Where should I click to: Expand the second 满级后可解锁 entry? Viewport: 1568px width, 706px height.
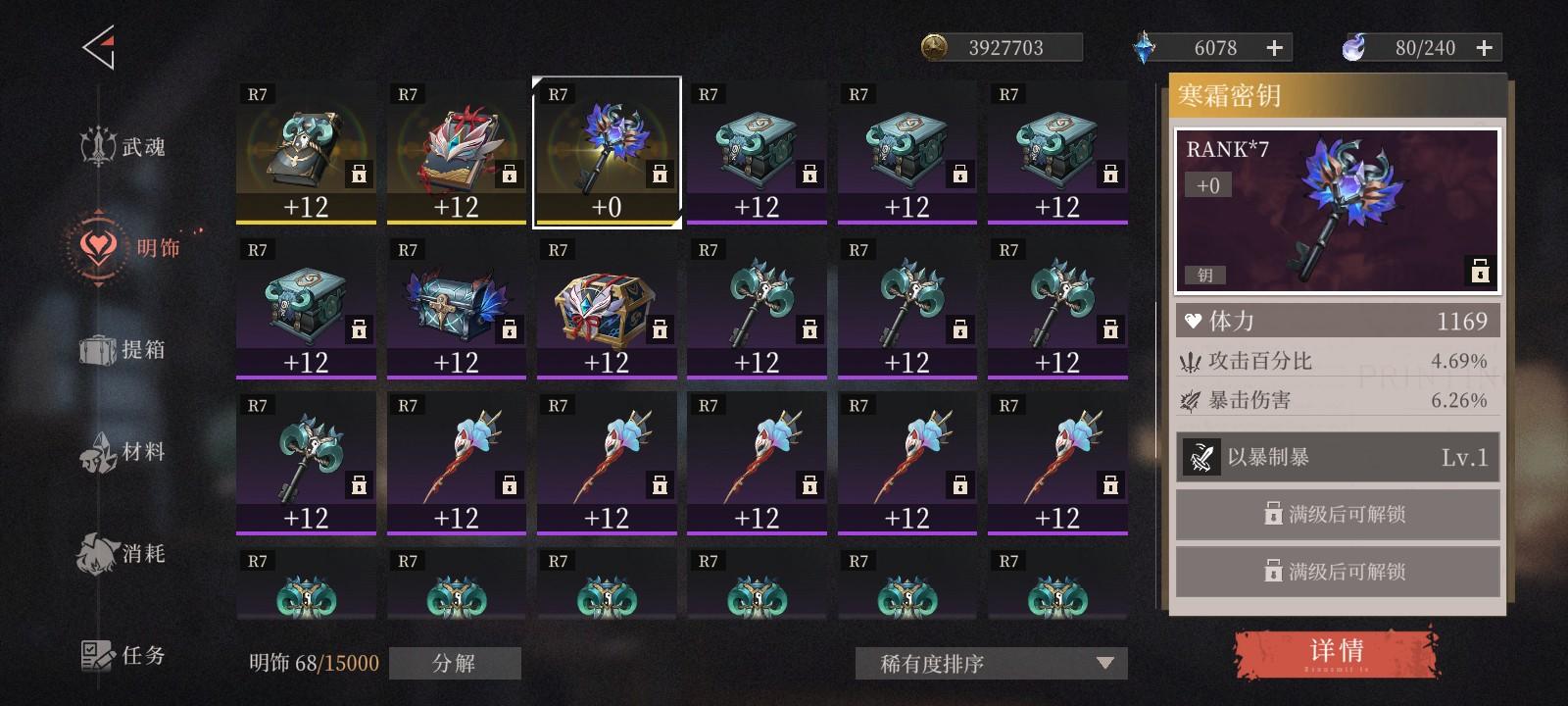pos(1337,571)
